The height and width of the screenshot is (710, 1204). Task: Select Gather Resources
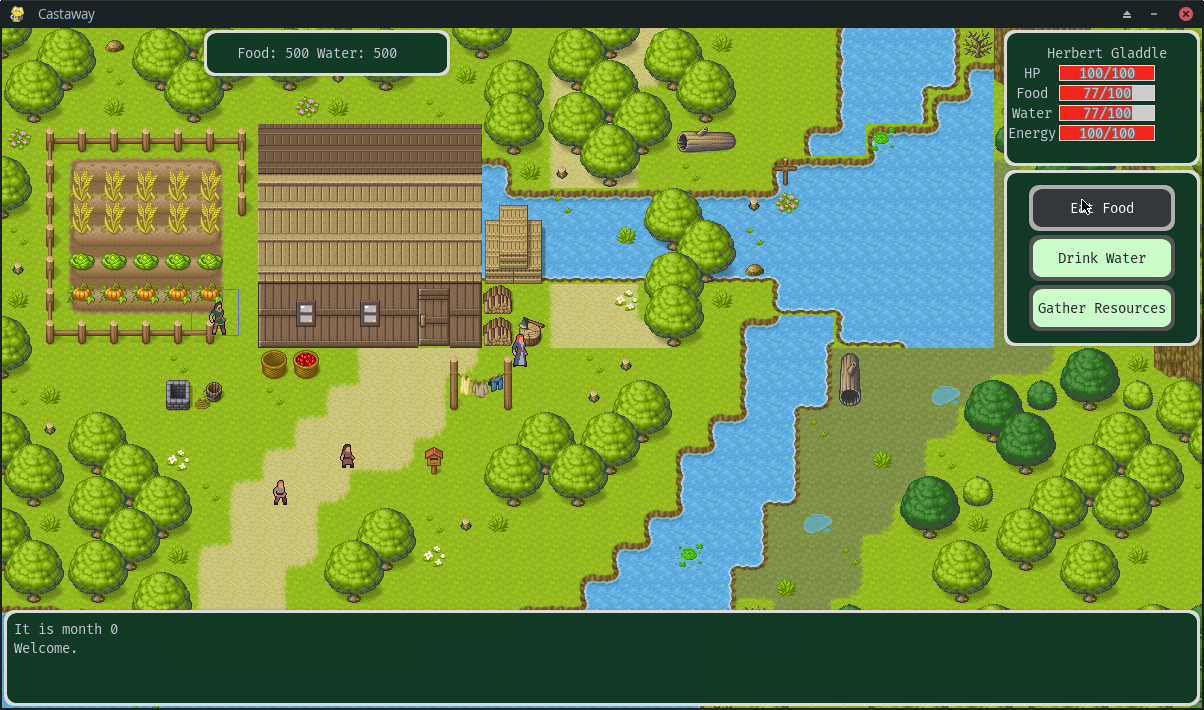tap(1101, 308)
